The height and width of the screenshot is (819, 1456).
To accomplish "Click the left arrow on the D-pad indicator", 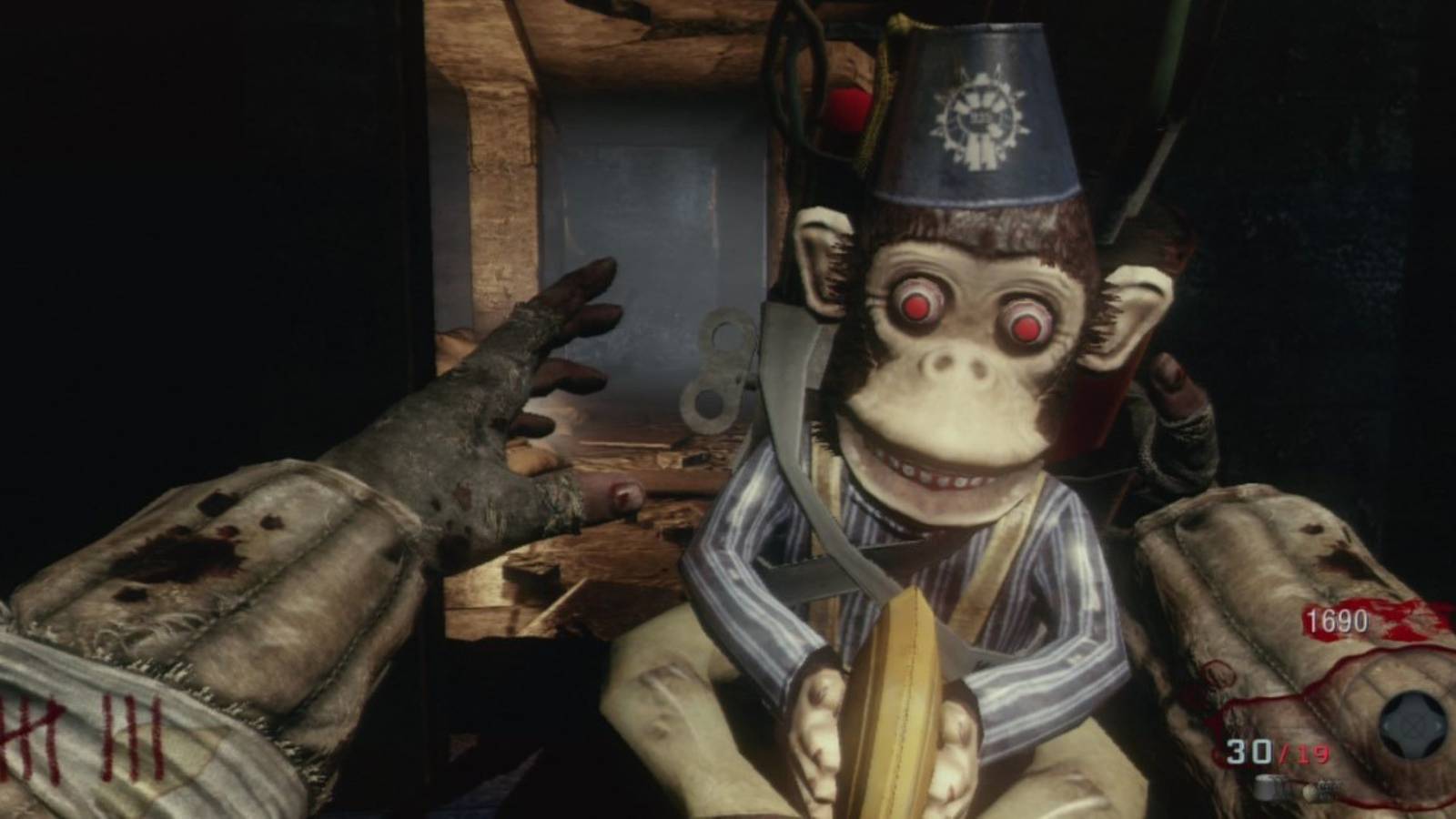I will tap(1386, 725).
